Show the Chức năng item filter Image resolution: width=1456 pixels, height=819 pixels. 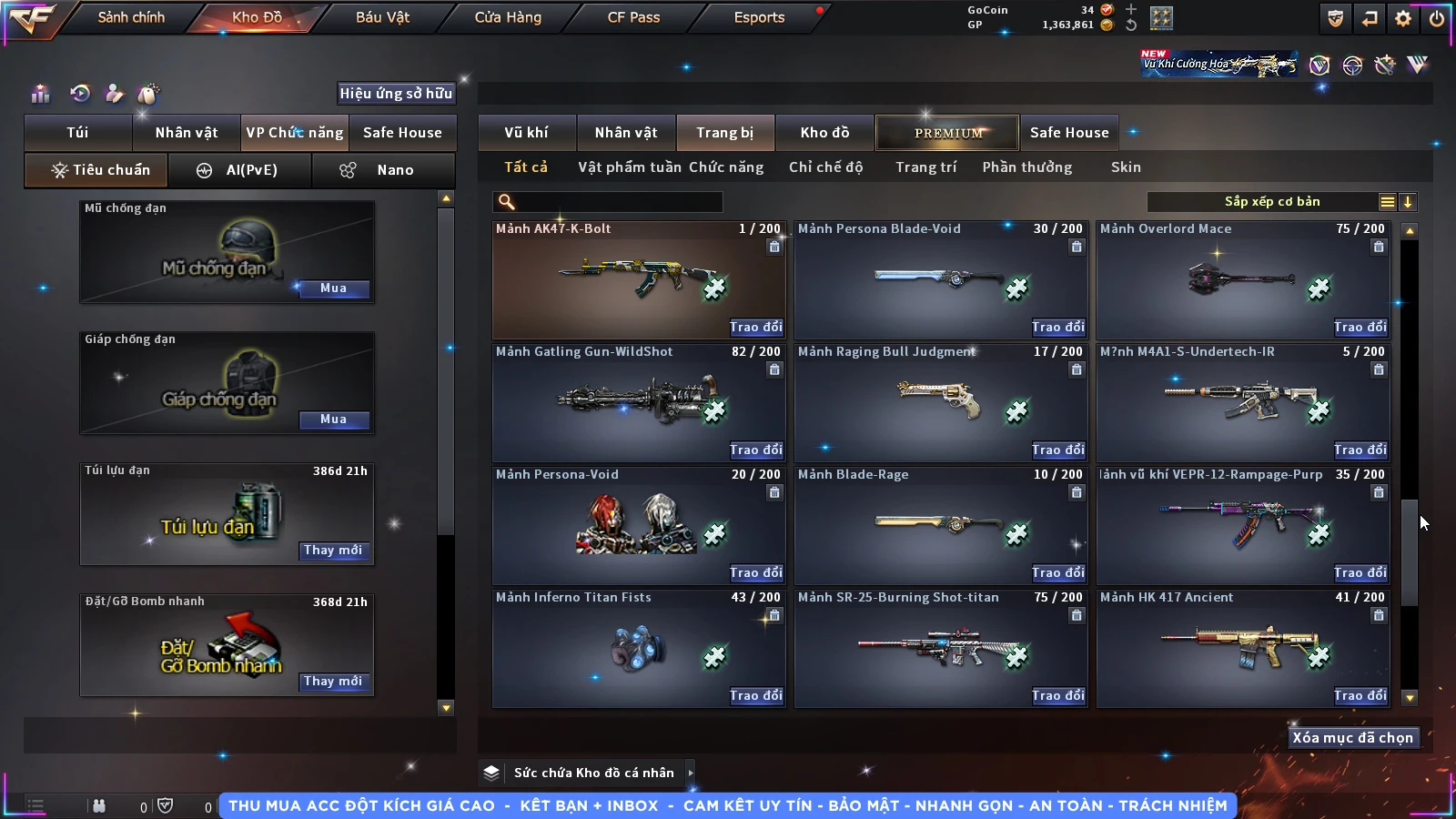pos(726,167)
